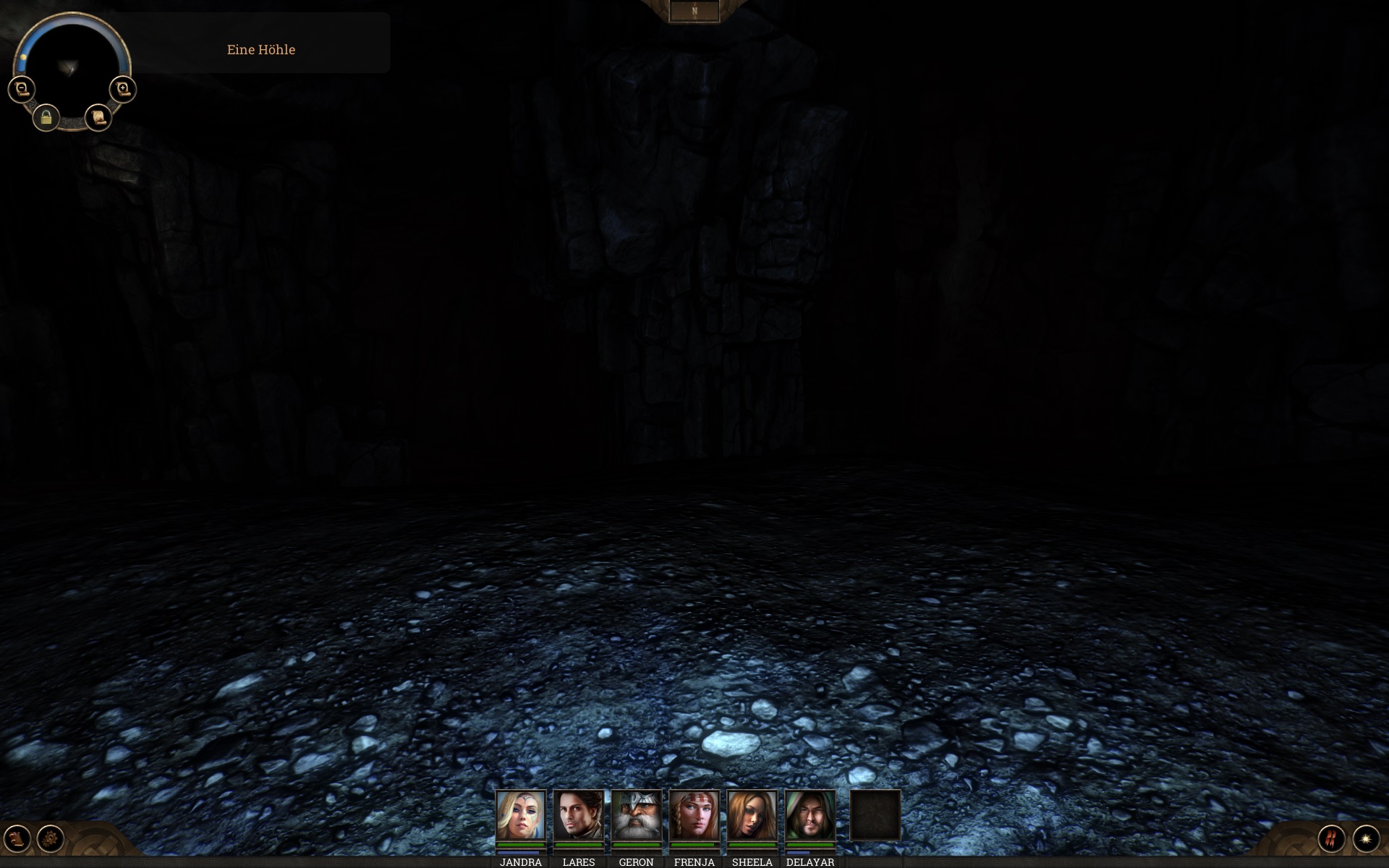This screenshot has width=1389, height=868.
Task: Zoom in the minimap with the plus scroll
Action: pyautogui.click(x=123, y=90)
